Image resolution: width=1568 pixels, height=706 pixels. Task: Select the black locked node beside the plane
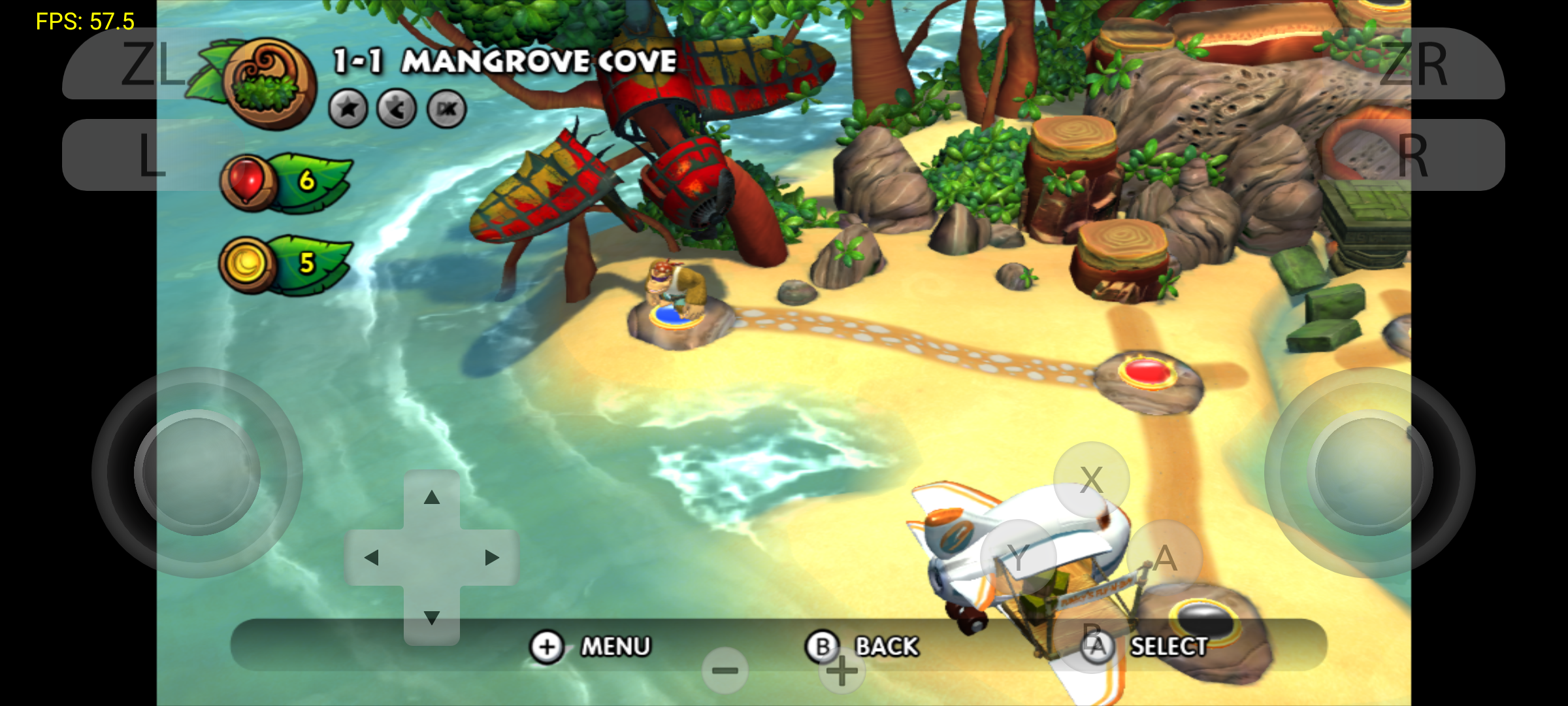pyautogui.click(x=1206, y=618)
